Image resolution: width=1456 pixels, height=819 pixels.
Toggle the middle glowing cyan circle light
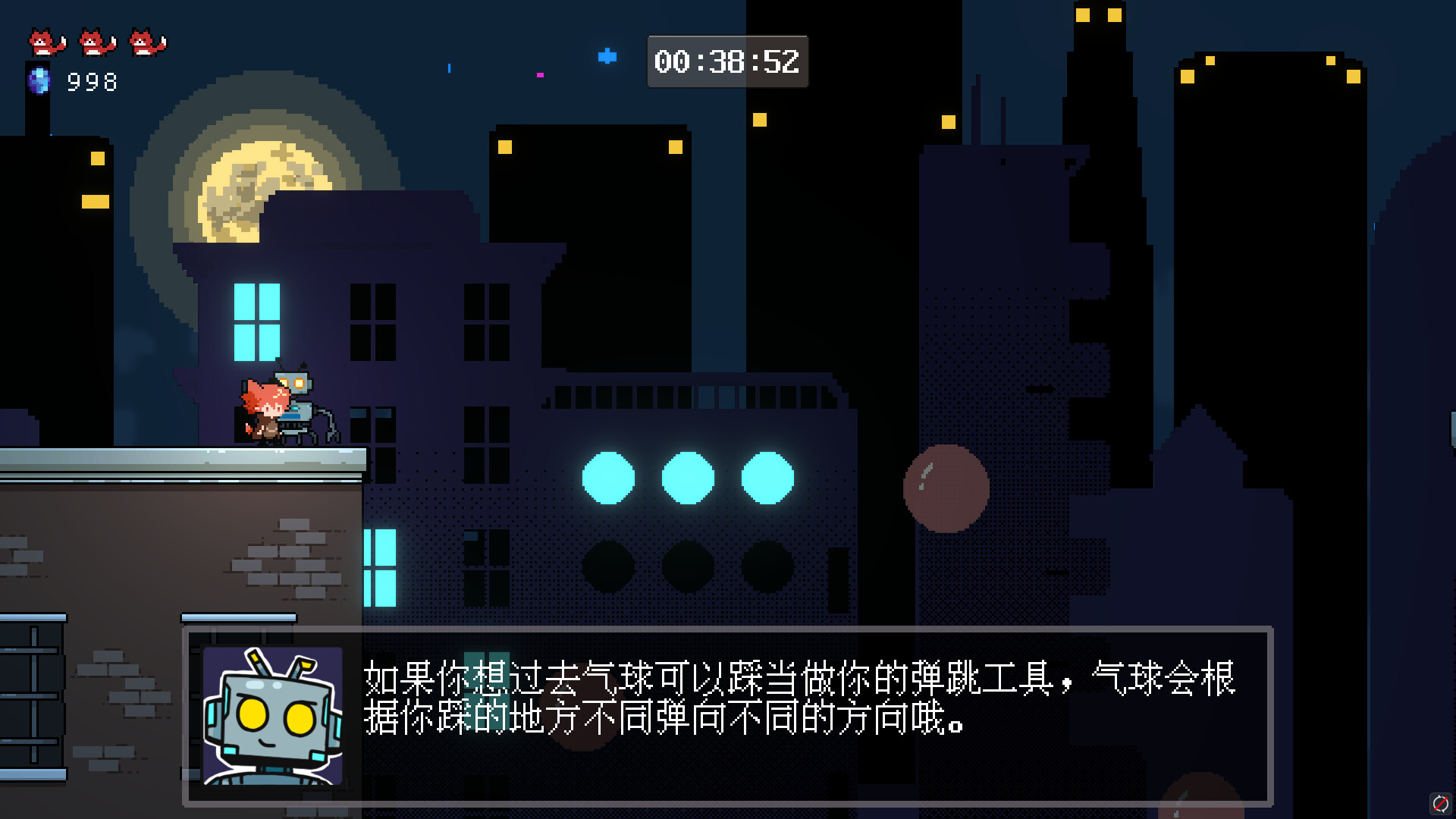pyautogui.click(x=689, y=478)
